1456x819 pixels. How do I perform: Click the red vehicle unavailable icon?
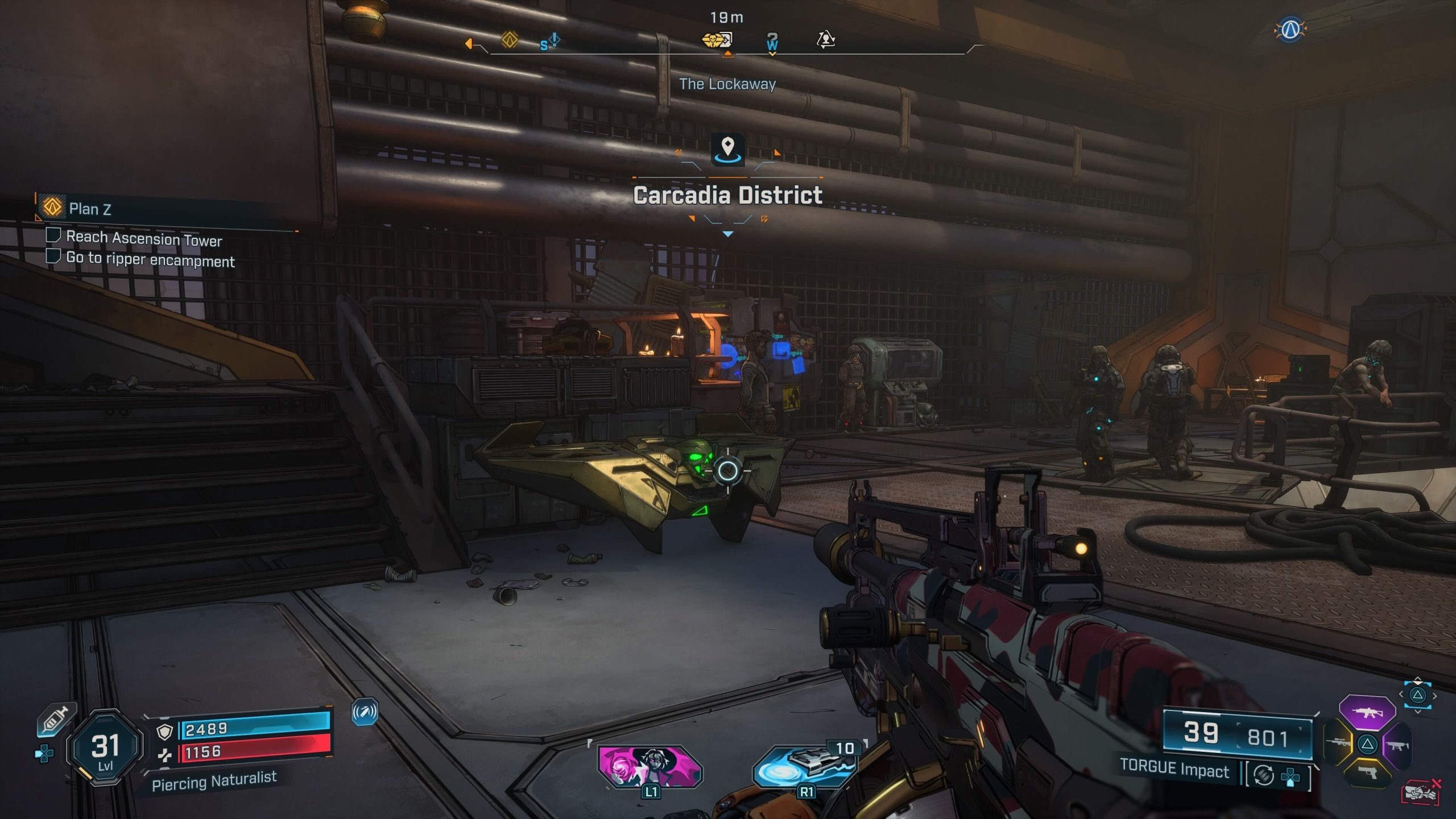(x=1421, y=792)
